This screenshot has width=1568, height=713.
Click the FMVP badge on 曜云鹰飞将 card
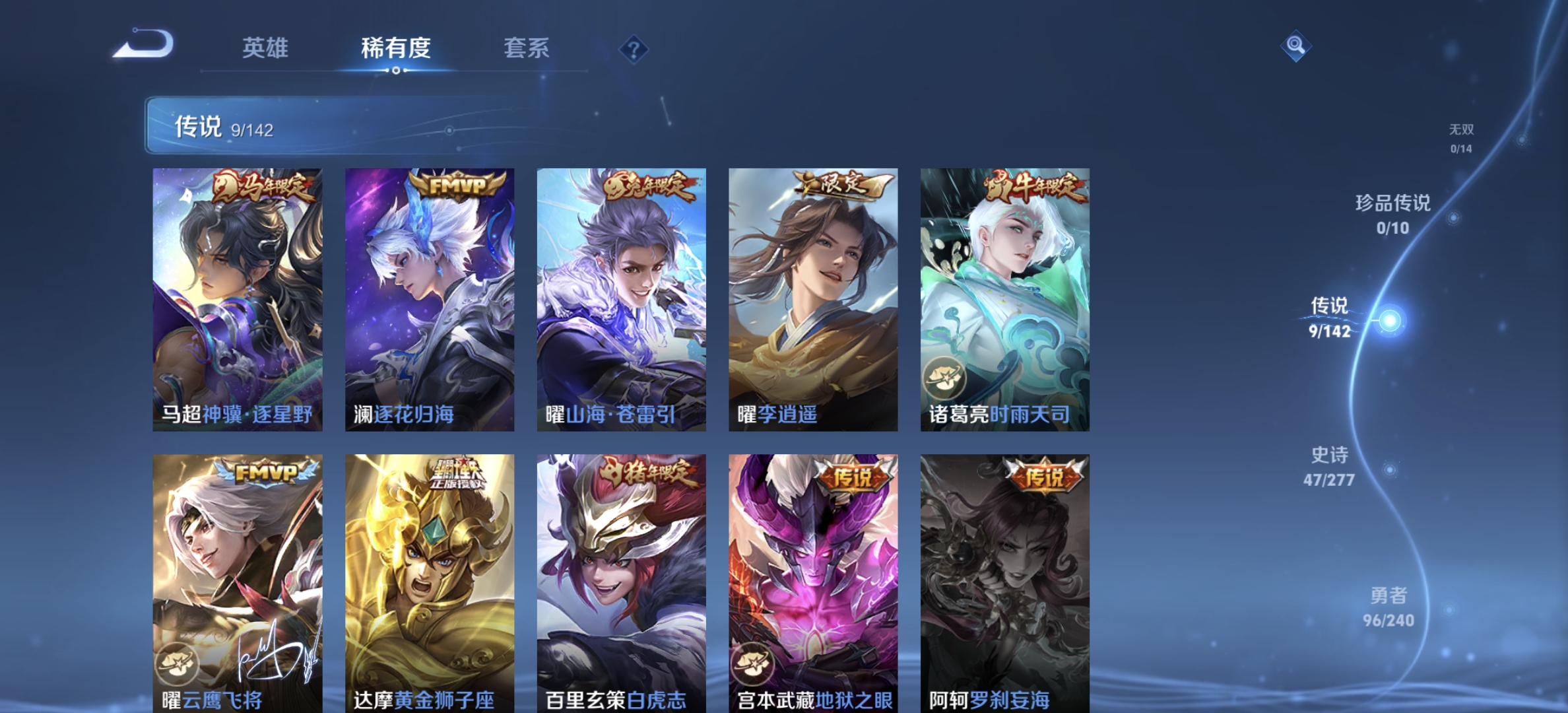(263, 471)
